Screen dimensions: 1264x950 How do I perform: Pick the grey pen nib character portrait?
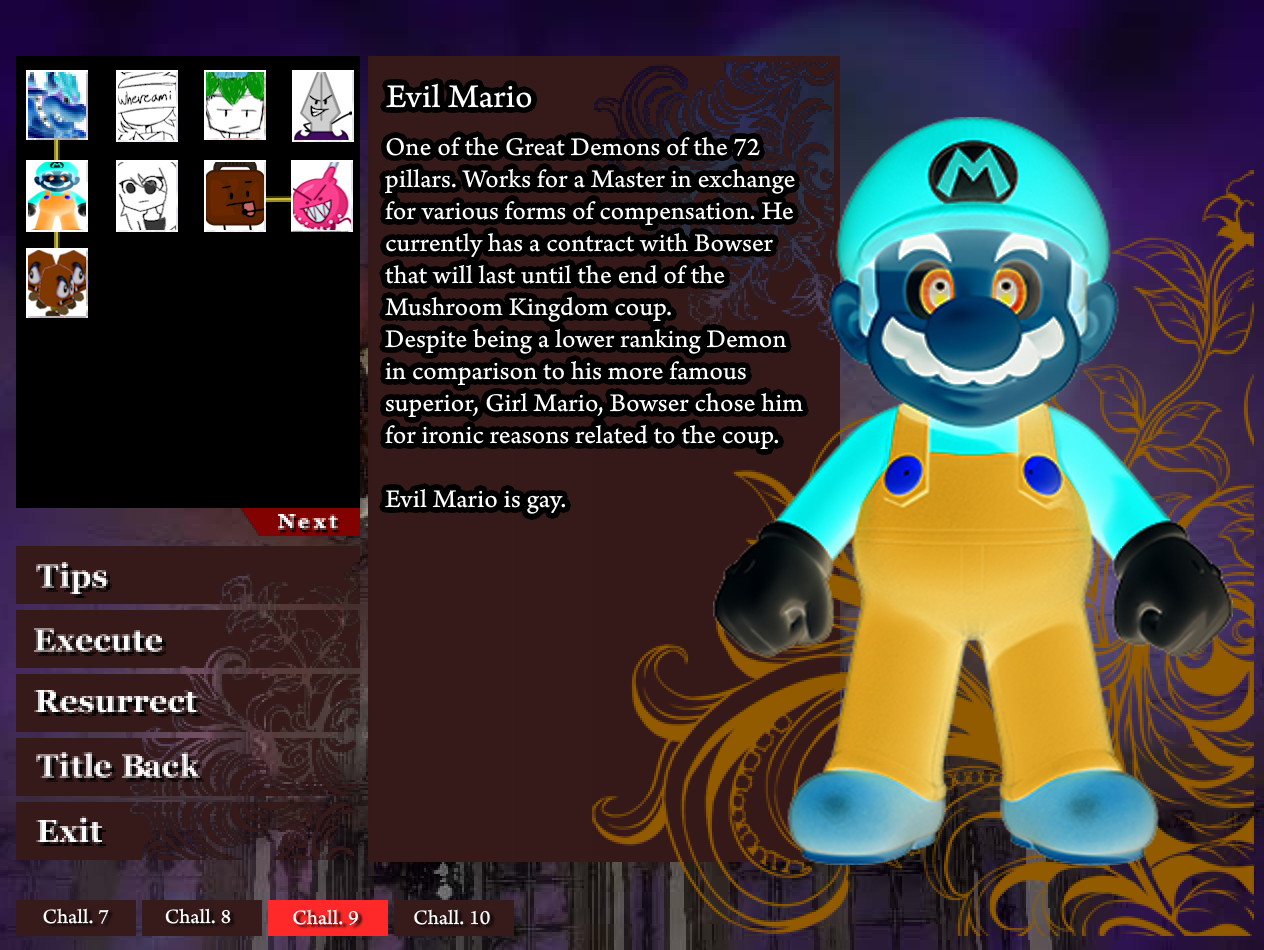pyautogui.click(x=323, y=105)
